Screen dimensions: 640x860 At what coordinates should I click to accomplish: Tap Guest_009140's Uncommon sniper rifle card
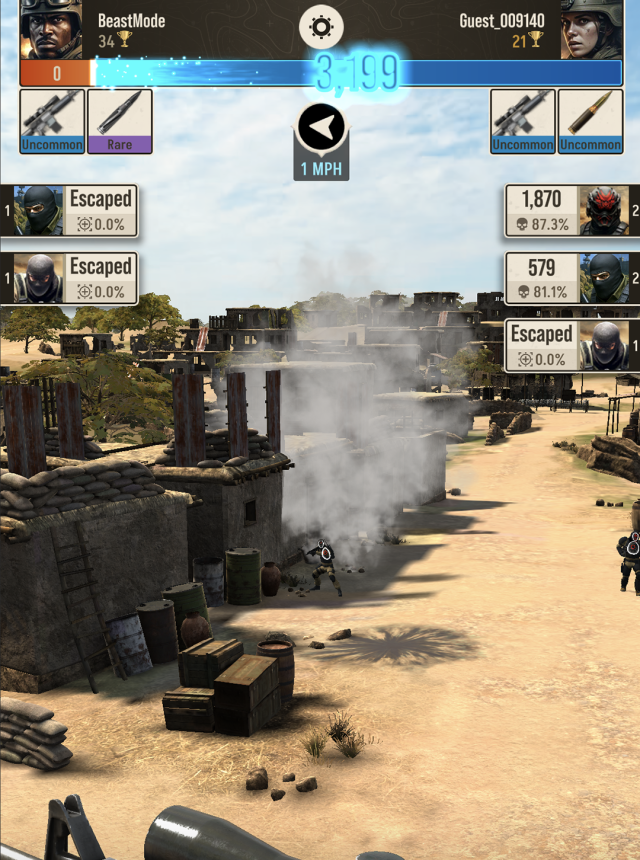pyautogui.click(x=523, y=121)
